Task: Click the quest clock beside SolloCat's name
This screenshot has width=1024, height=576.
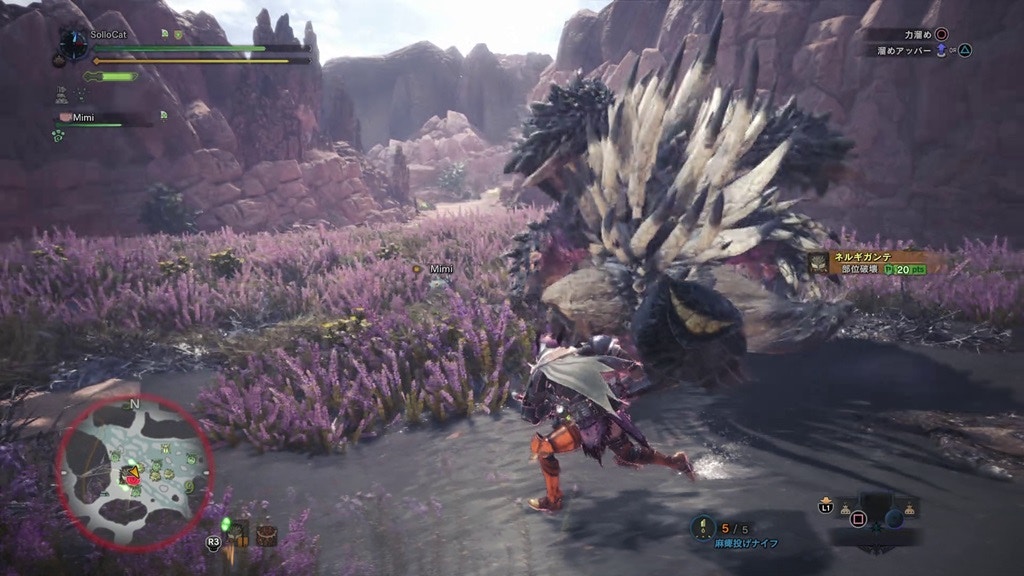Action: pyautogui.click(x=73, y=43)
